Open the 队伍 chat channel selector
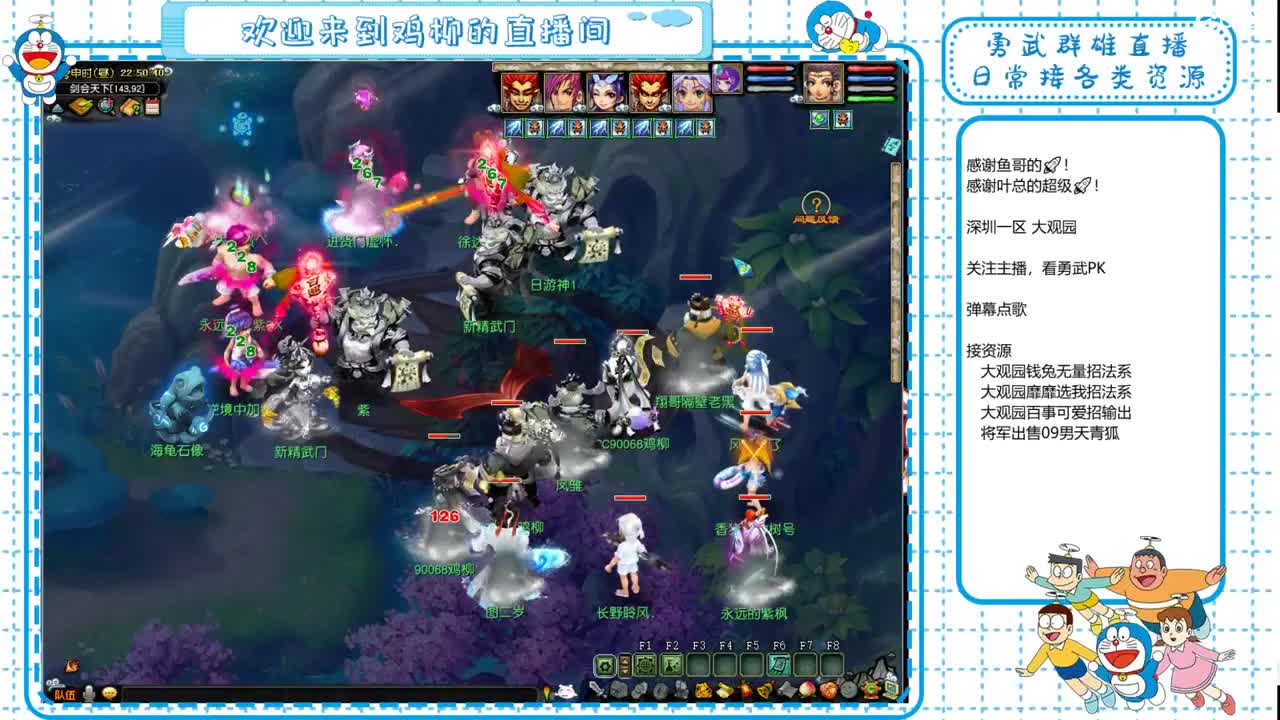Viewport: 1280px width, 720px height. [64, 694]
